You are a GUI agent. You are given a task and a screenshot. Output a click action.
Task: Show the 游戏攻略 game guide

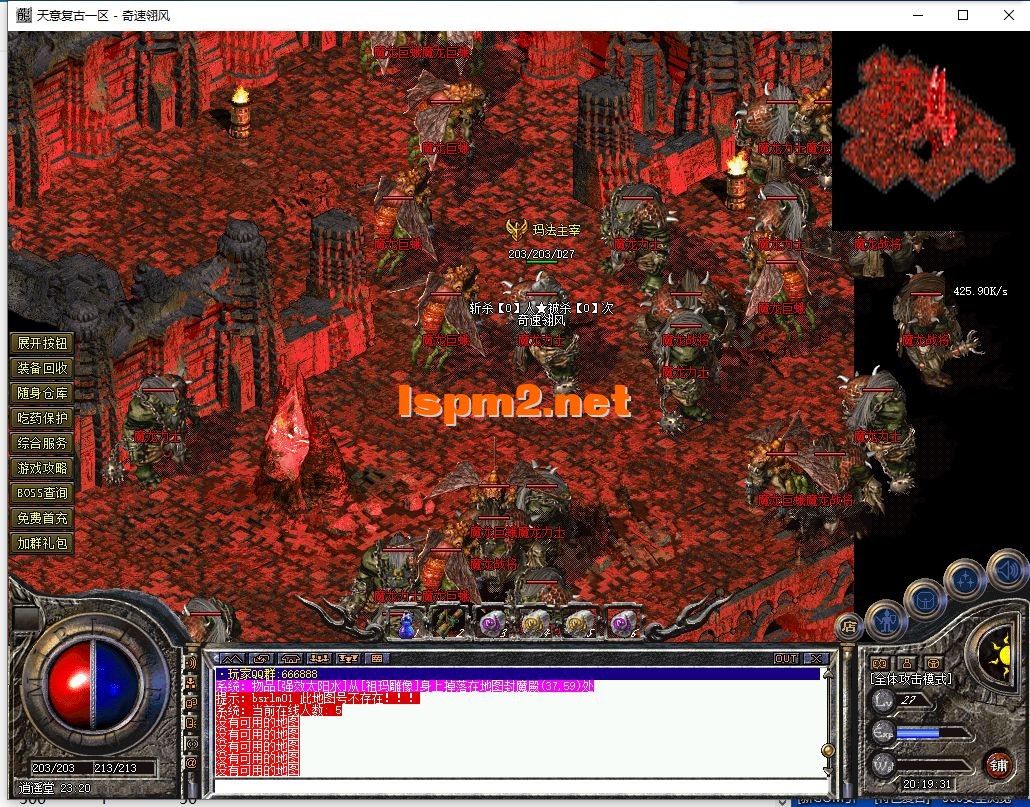(43, 468)
